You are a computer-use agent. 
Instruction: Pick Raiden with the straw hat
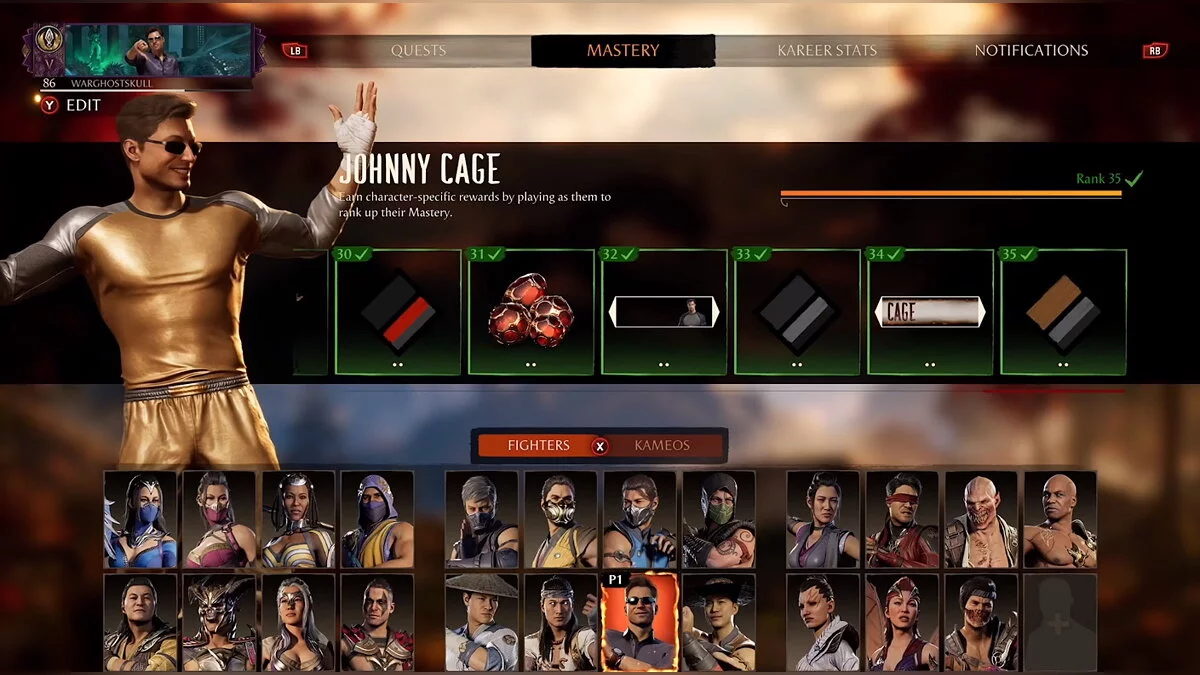[482, 622]
